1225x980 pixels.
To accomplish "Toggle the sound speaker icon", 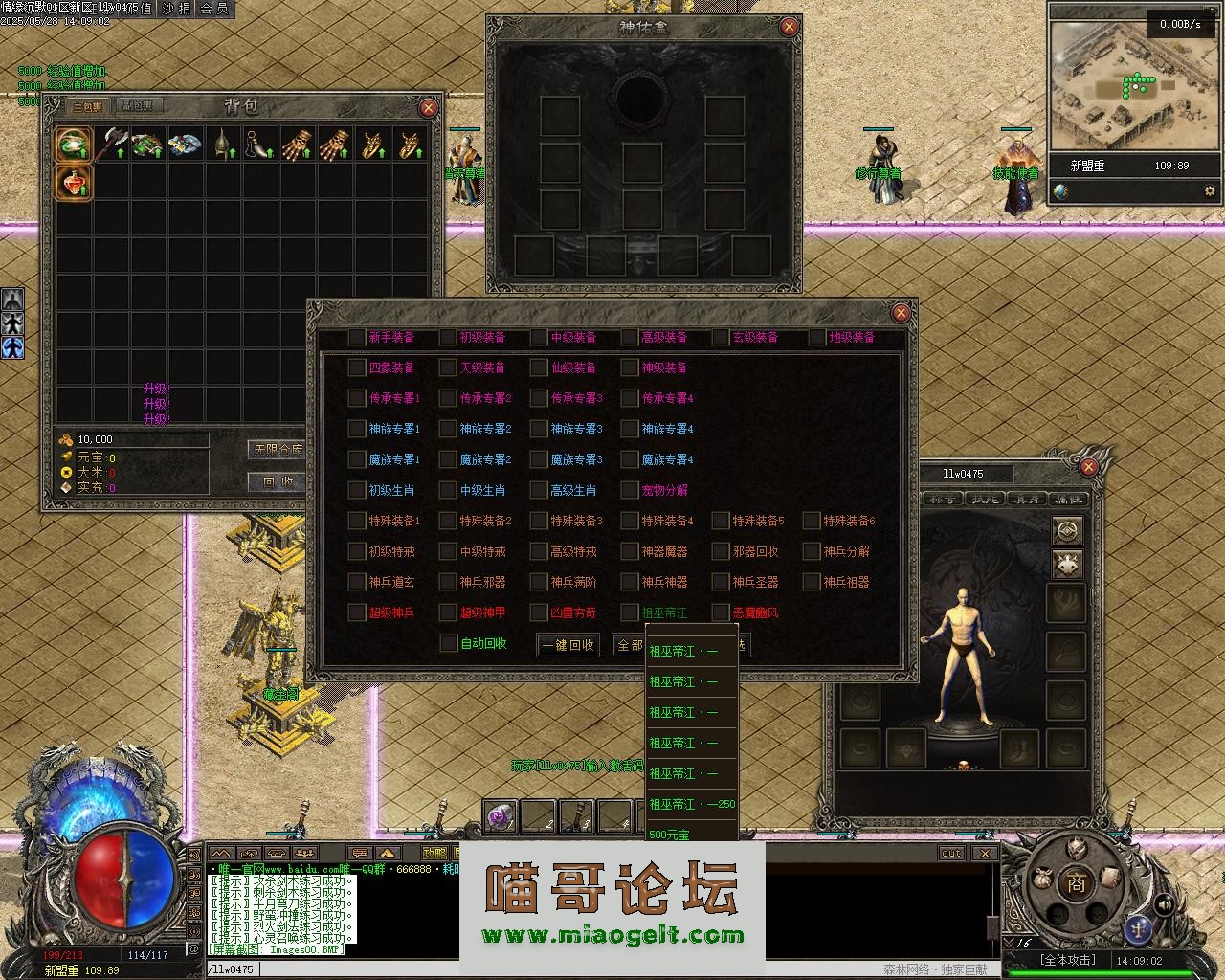I will (x=1165, y=903).
